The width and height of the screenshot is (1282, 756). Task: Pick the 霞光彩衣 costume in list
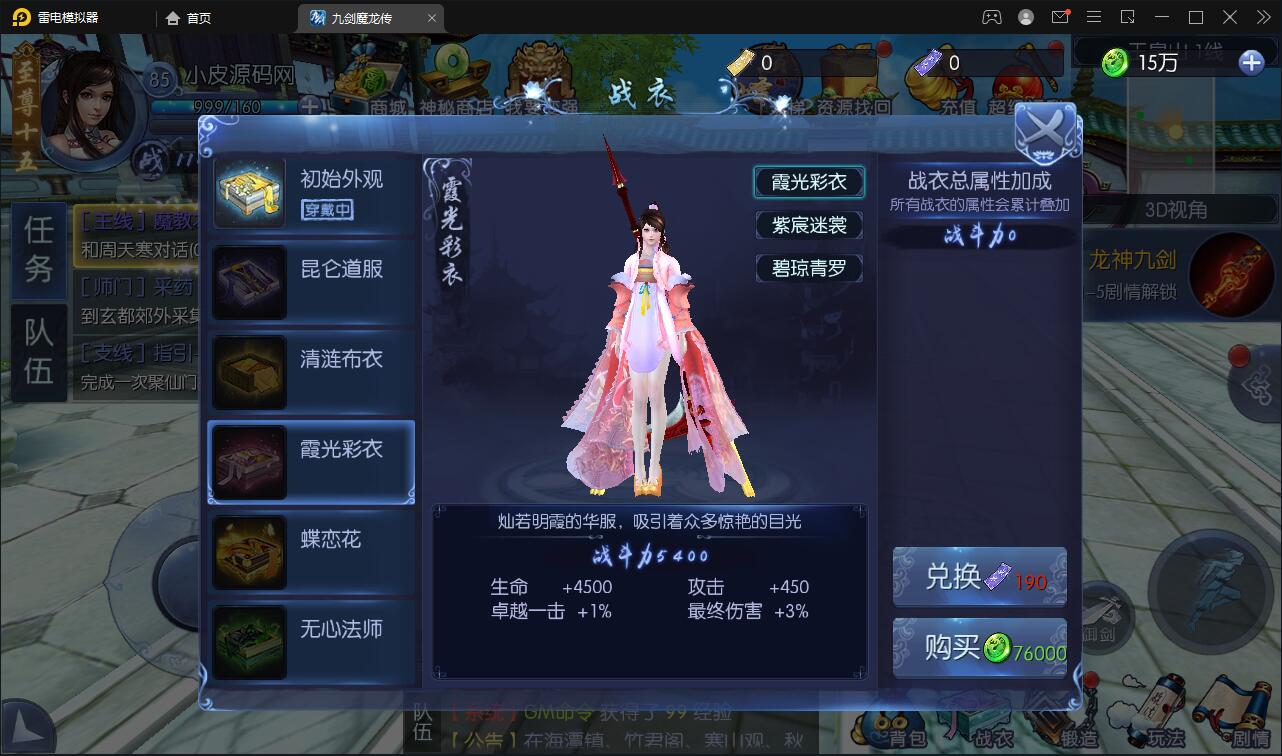311,462
